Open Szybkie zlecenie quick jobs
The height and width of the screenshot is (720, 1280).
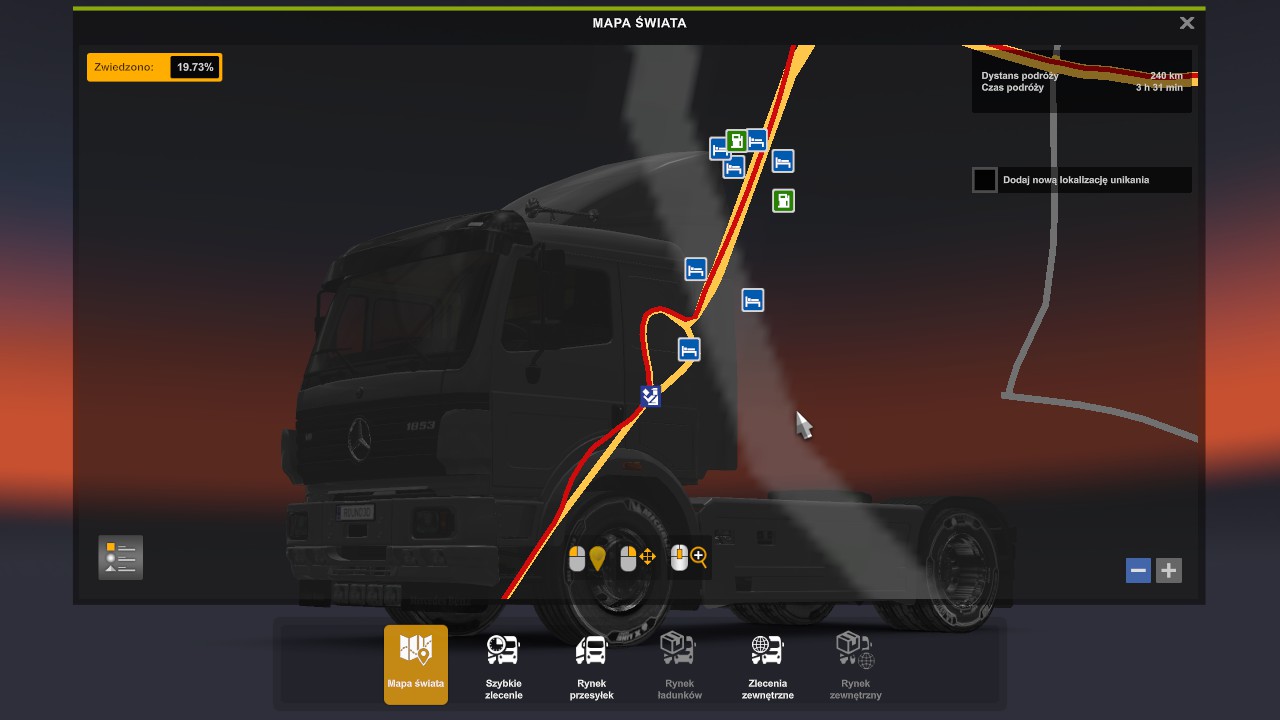[503, 664]
